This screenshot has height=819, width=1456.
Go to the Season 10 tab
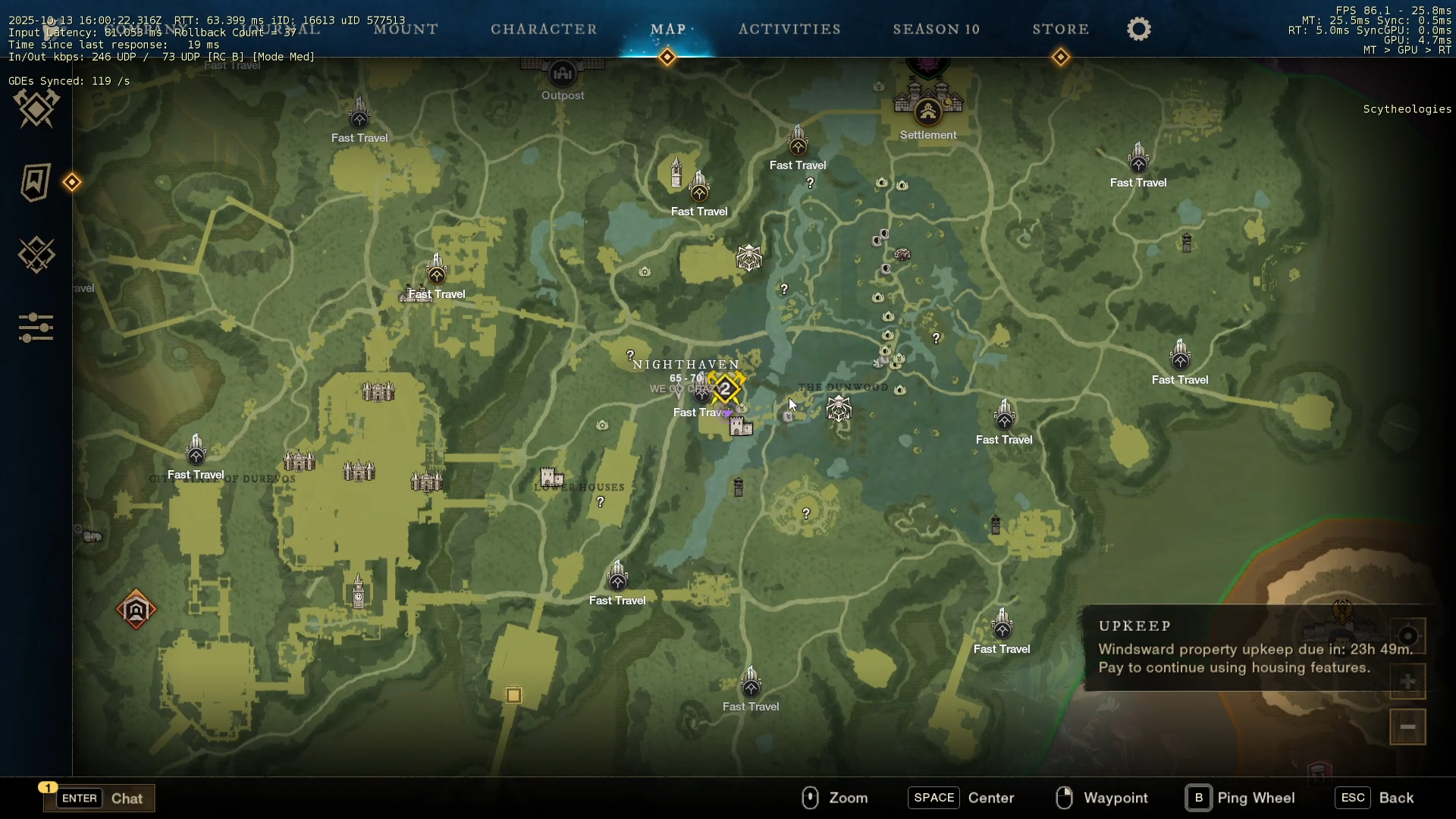pos(937,30)
